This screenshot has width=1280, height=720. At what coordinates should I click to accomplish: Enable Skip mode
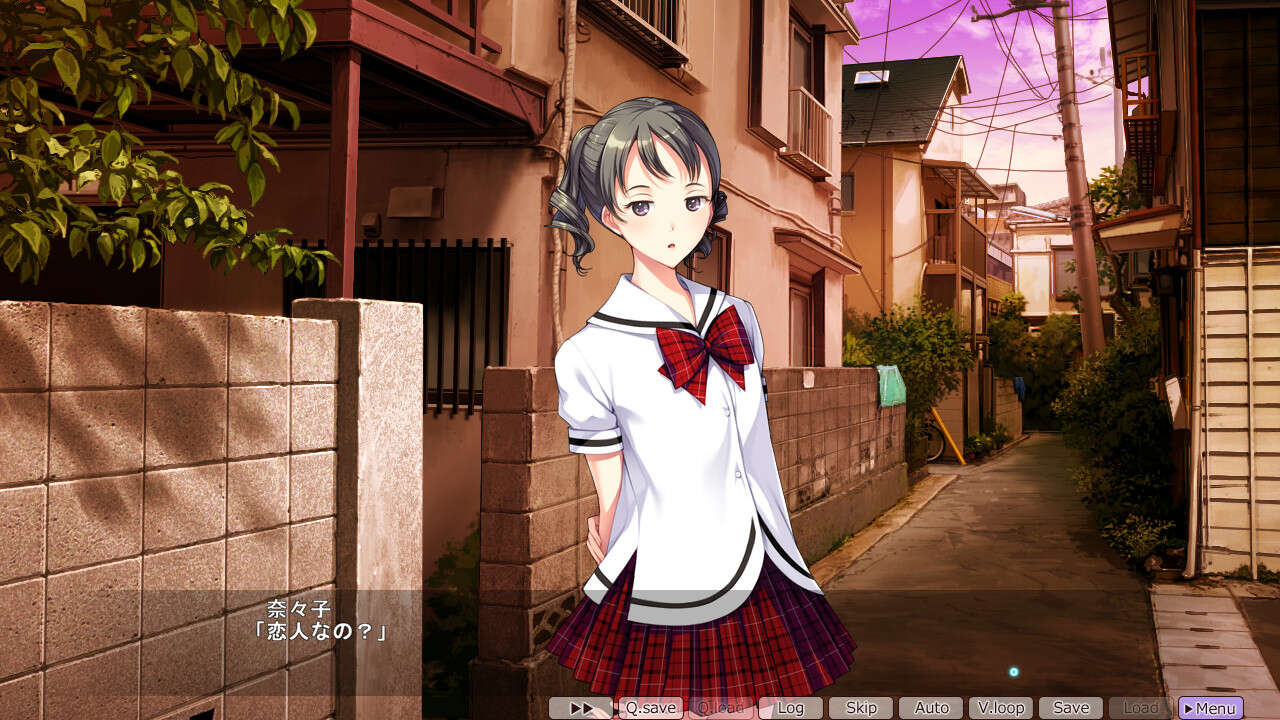pyautogui.click(x=862, y=707)
